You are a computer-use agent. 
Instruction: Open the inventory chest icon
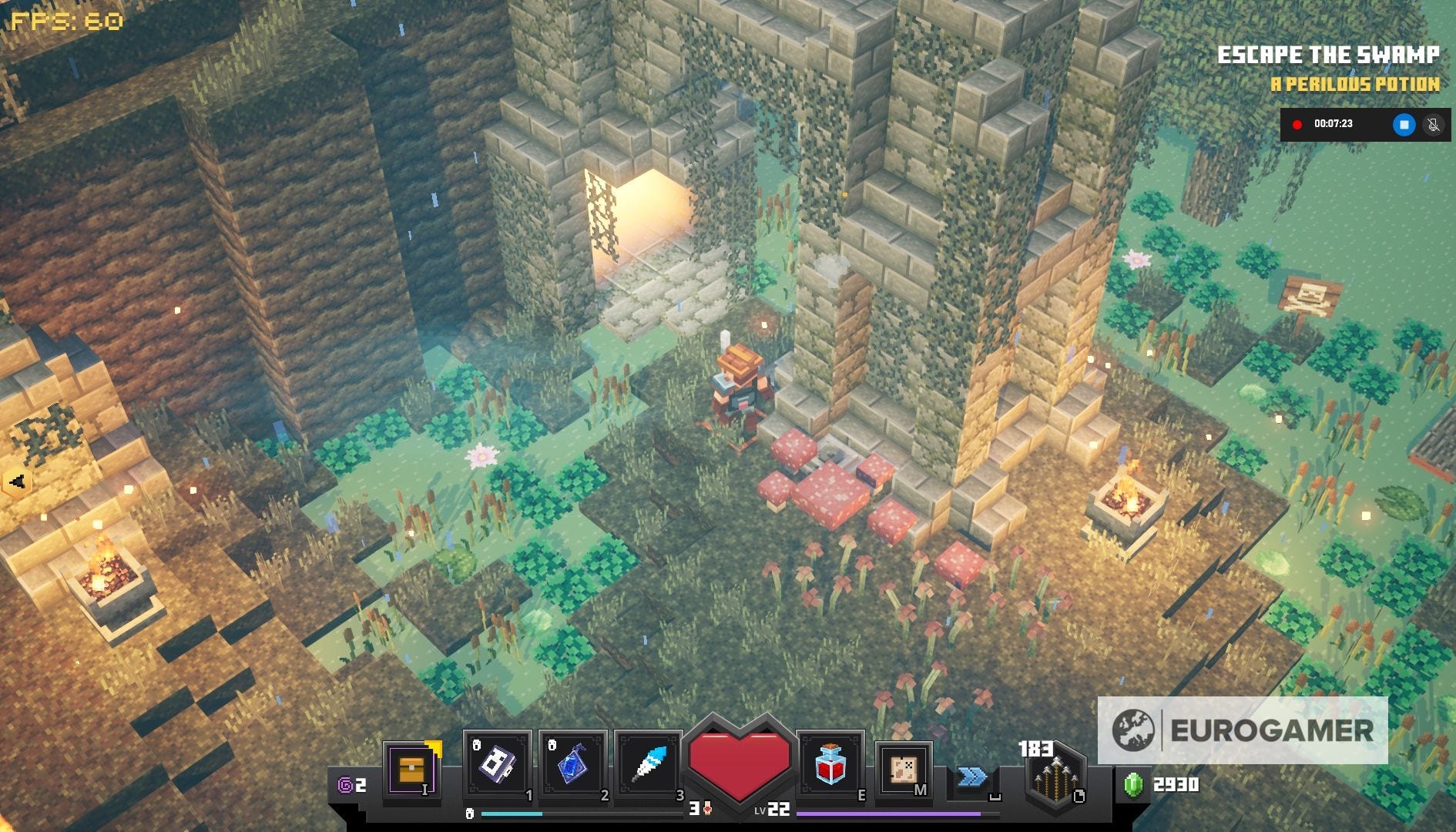pyautogui.click(x=413, y=770)
